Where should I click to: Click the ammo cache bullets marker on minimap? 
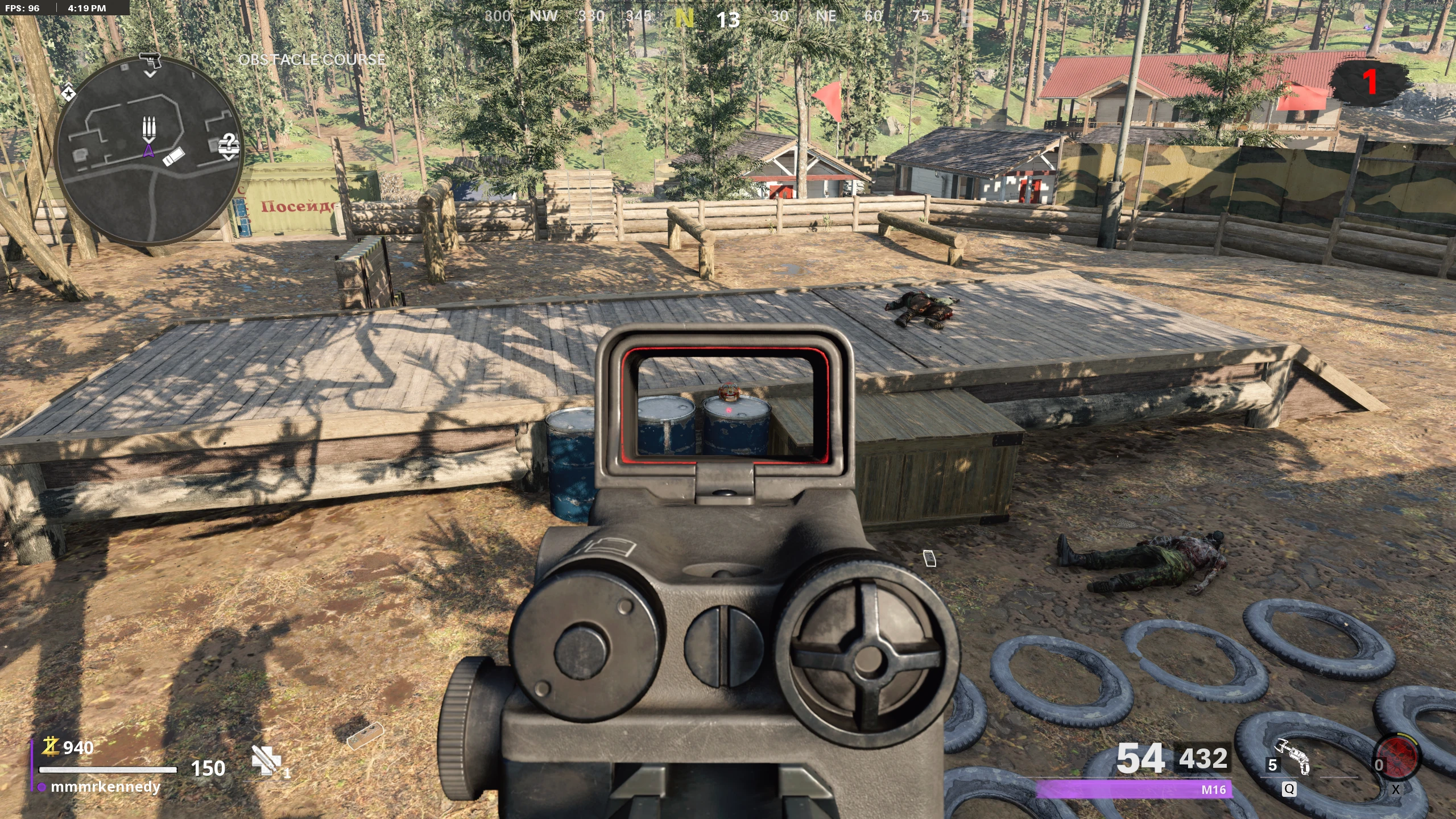pyautogui.click(x=149, y=129)
